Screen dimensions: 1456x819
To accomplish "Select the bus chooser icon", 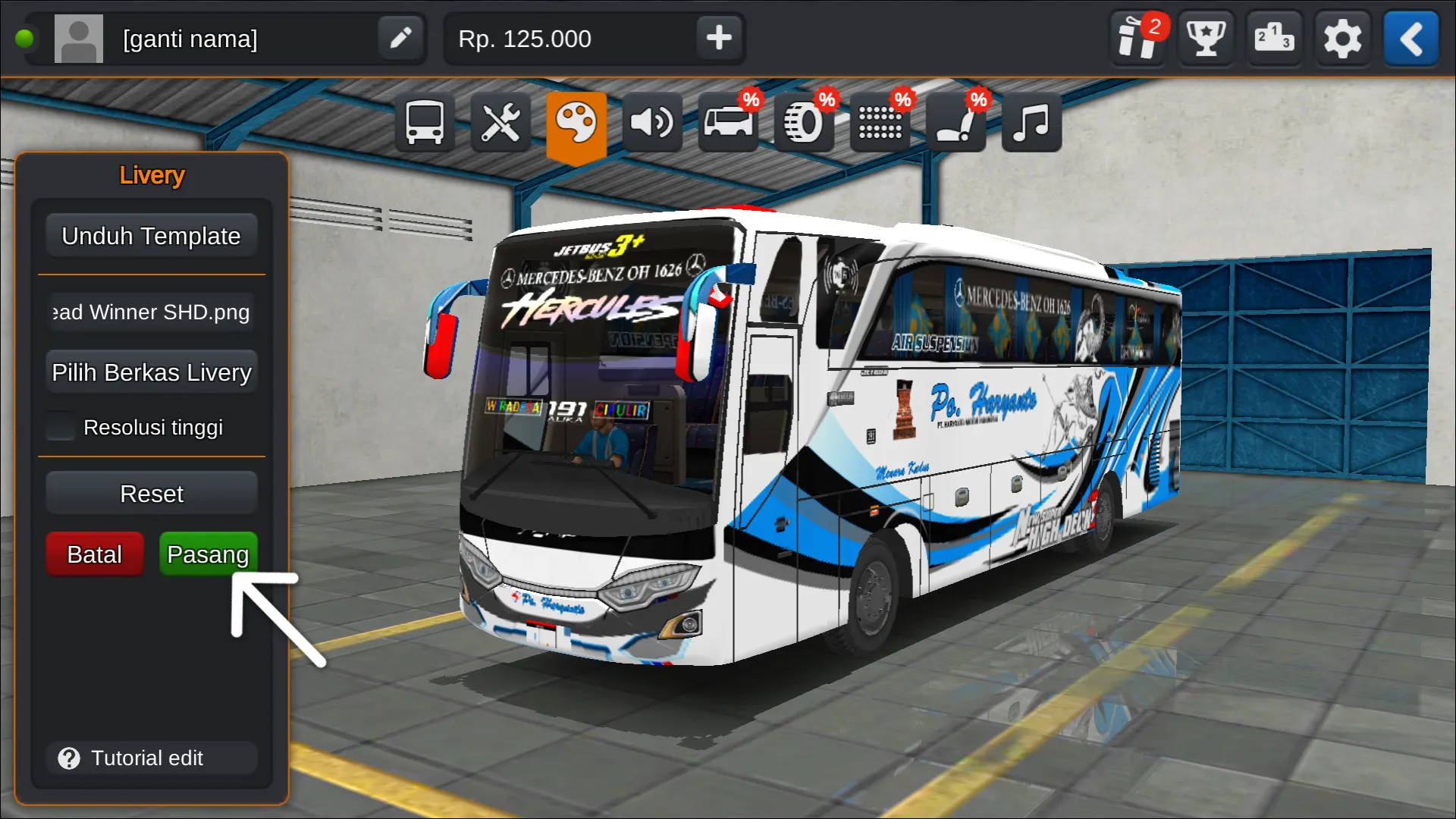I will point(425,121).
